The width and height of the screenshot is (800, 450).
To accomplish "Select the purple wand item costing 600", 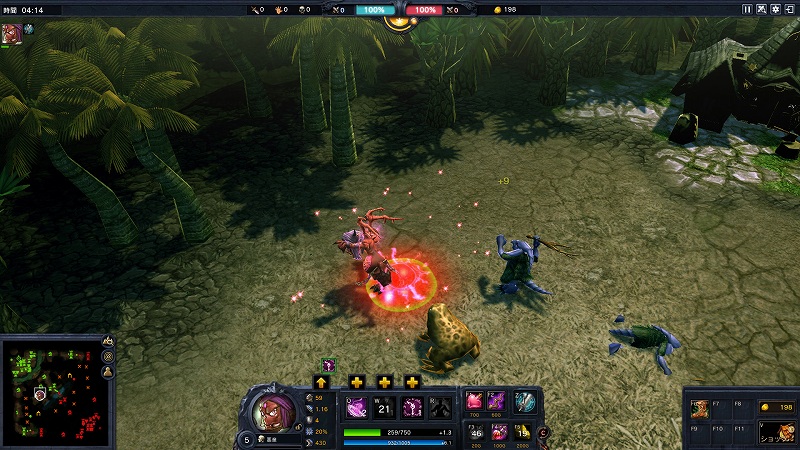I will (496, 400).
